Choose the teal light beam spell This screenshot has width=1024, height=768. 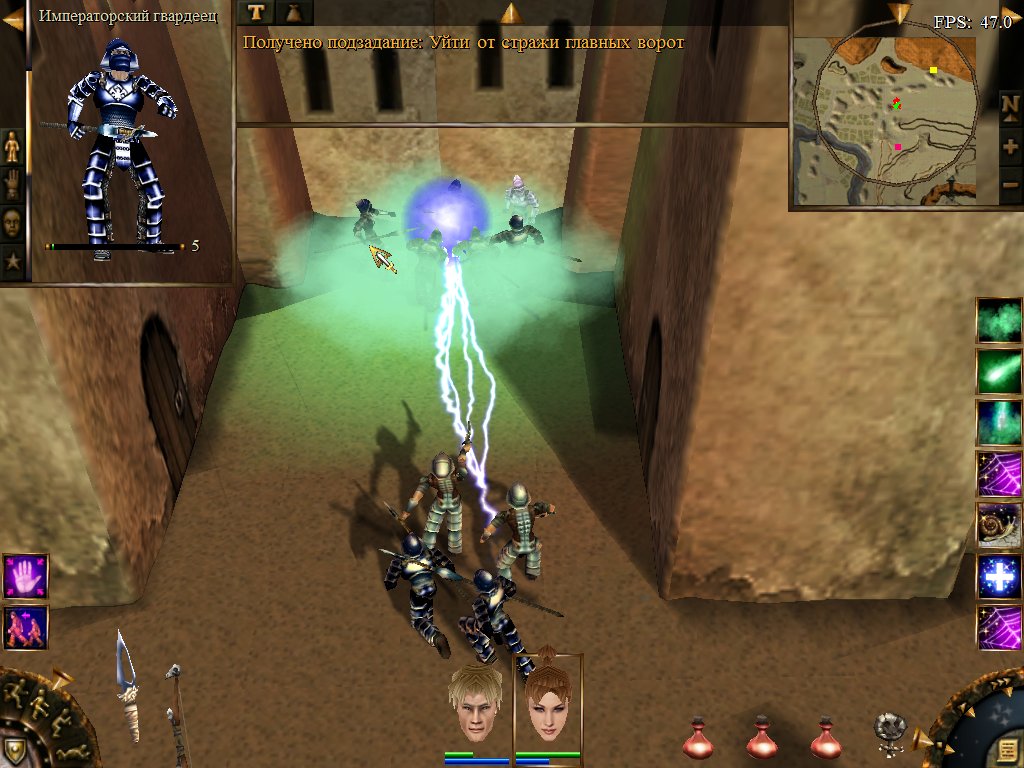click(999, 422)
